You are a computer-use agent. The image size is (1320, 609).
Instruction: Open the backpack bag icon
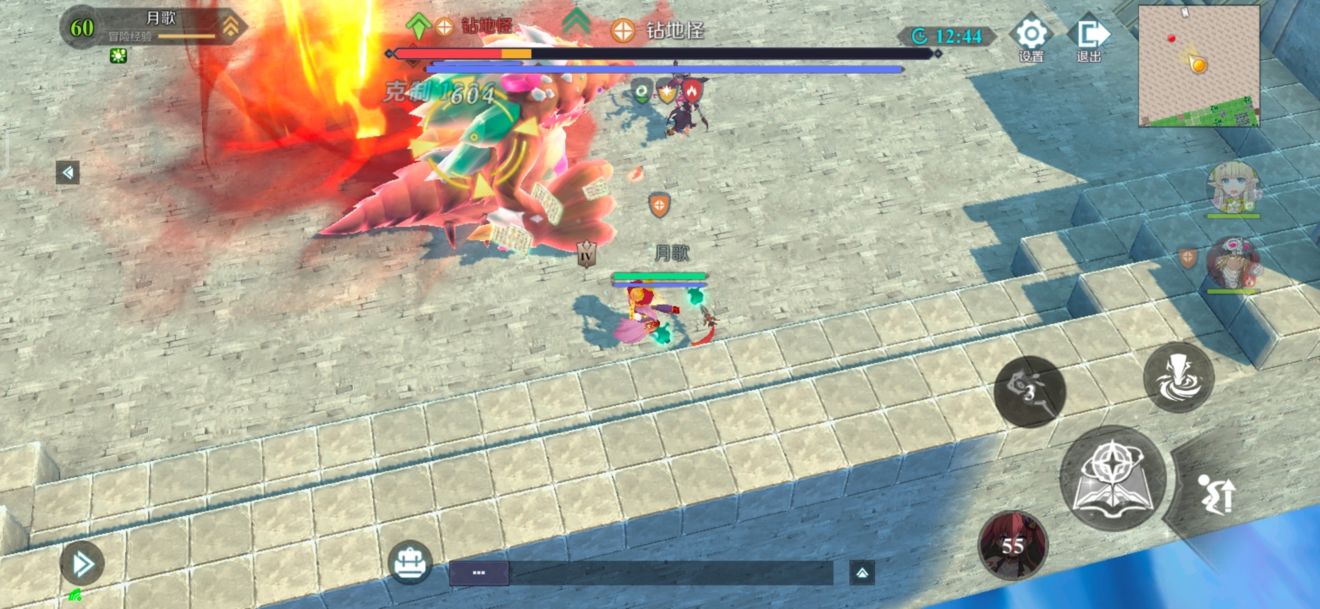[x=410, y=563]
